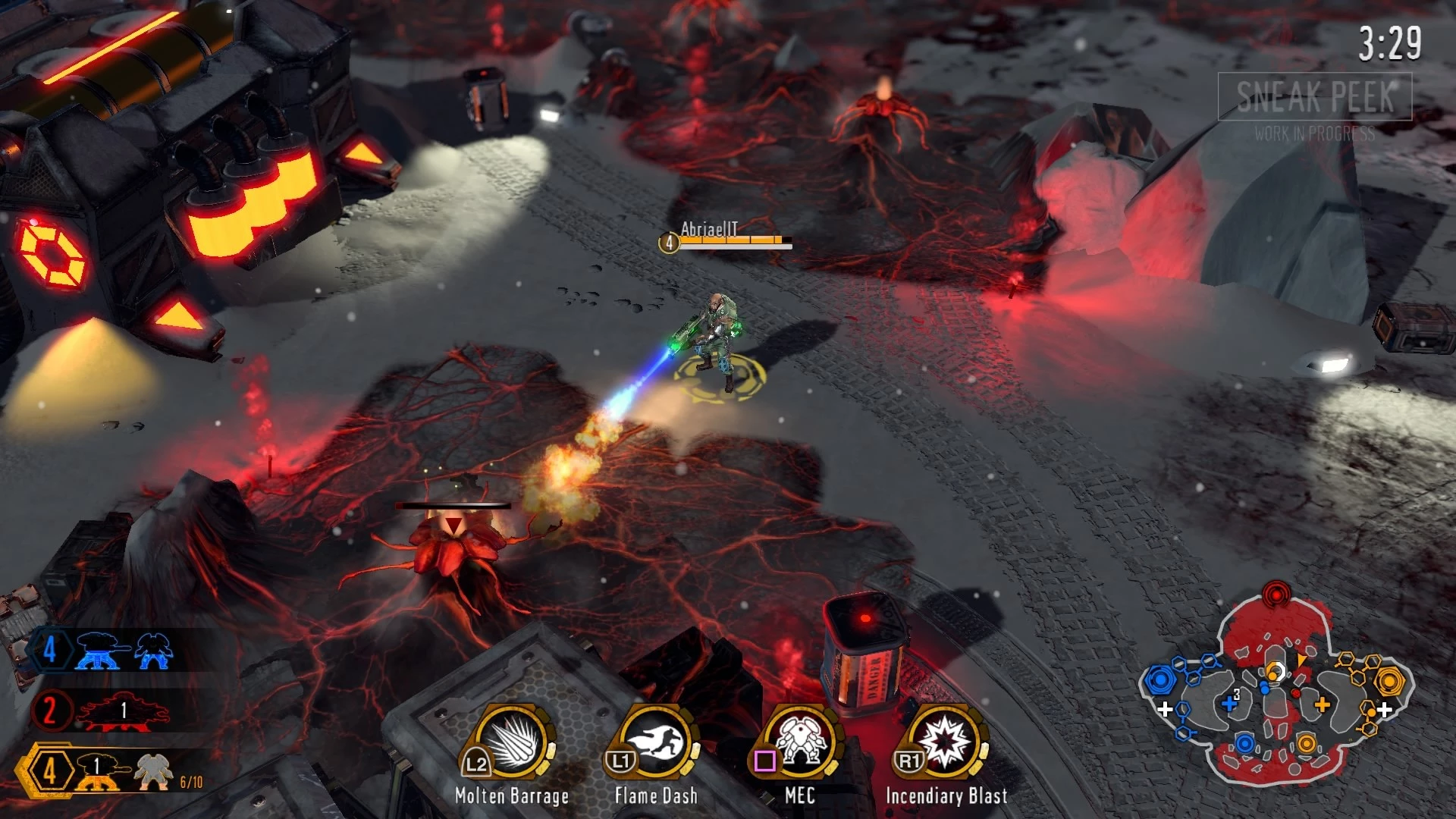Trigger the Incendiary Blast ability

click(946, 743)
